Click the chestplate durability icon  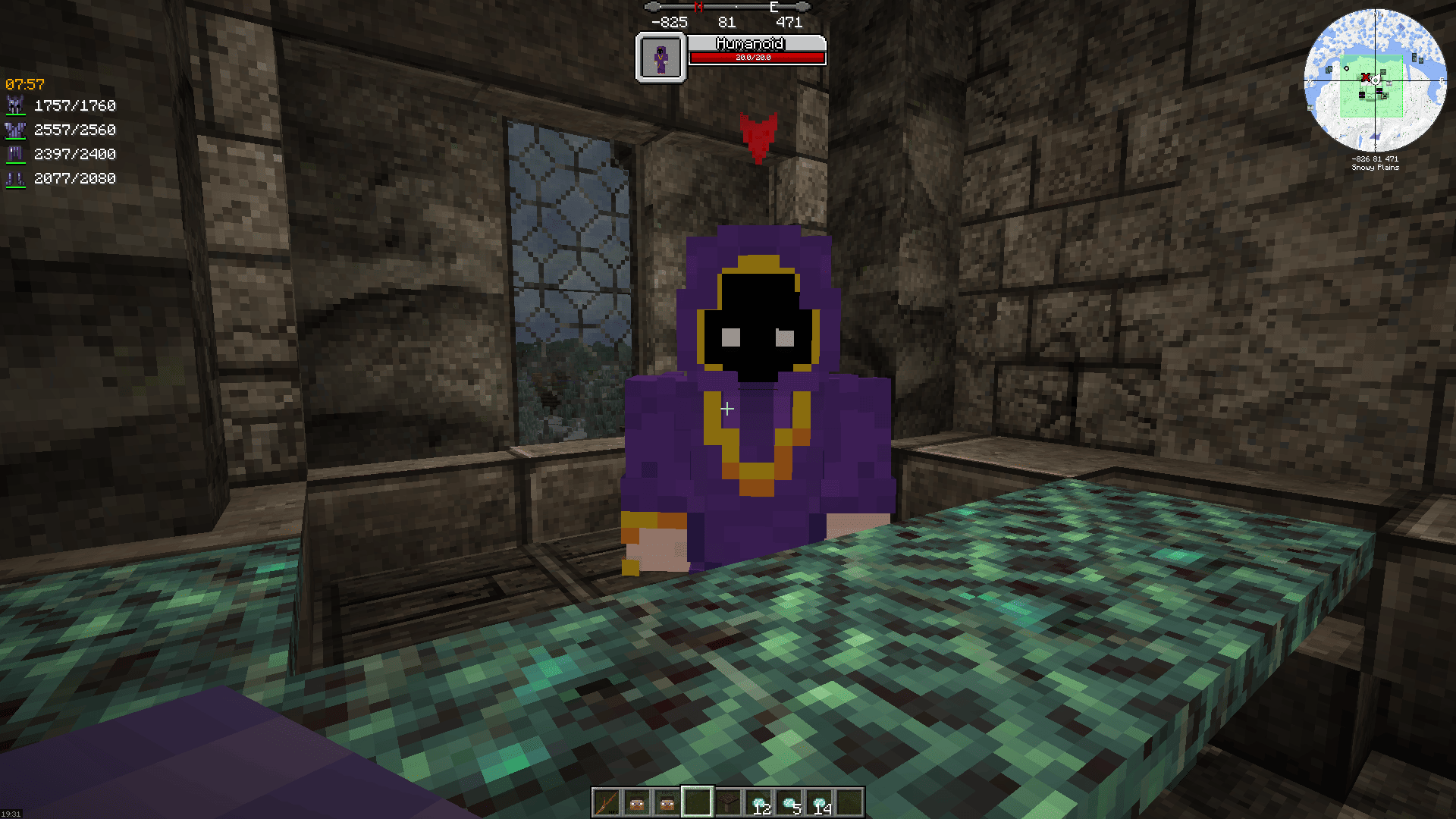(x=17, y=130)
